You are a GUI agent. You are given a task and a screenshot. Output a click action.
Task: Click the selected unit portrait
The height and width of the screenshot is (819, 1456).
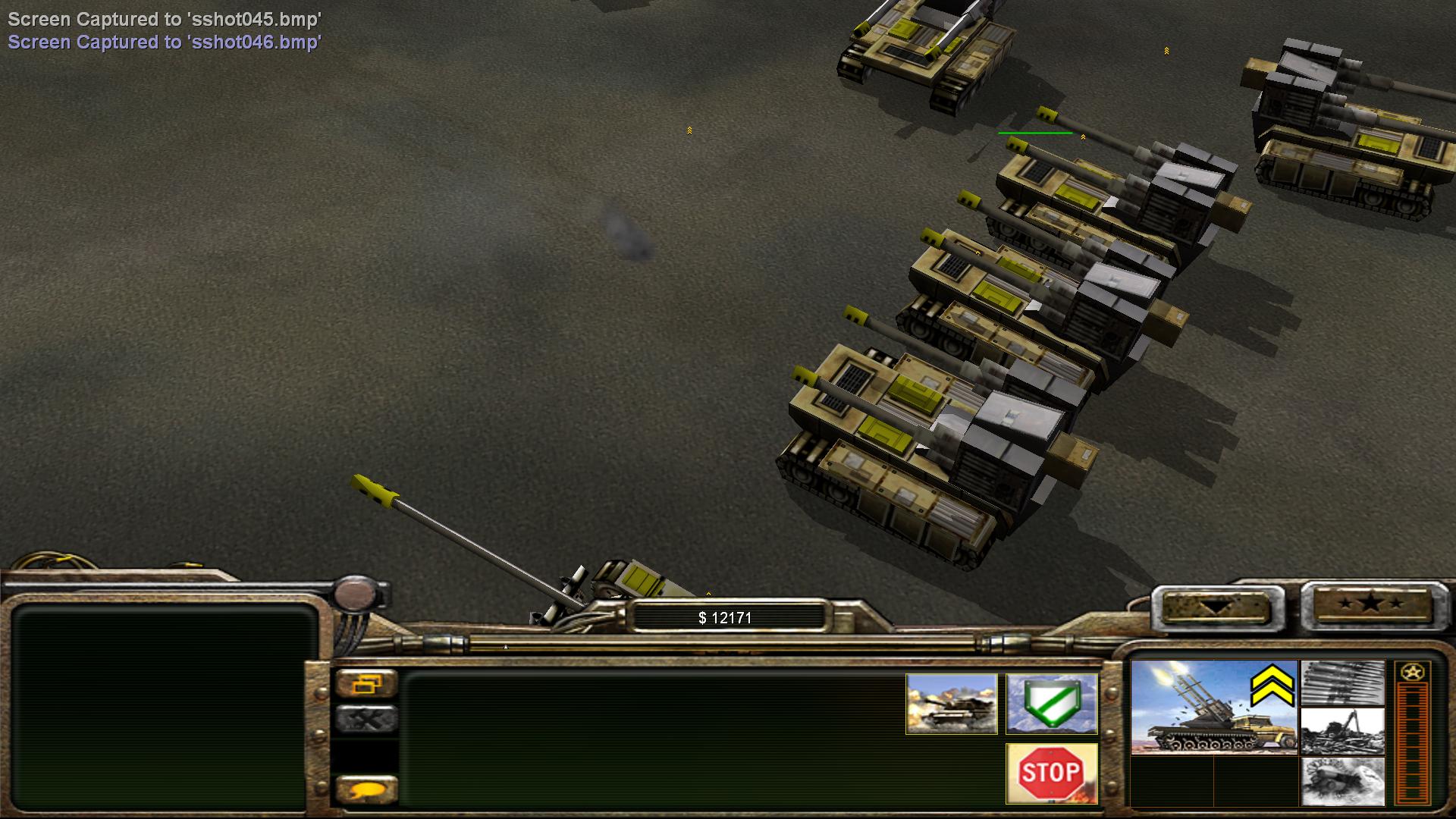[x=1213, y=707]
